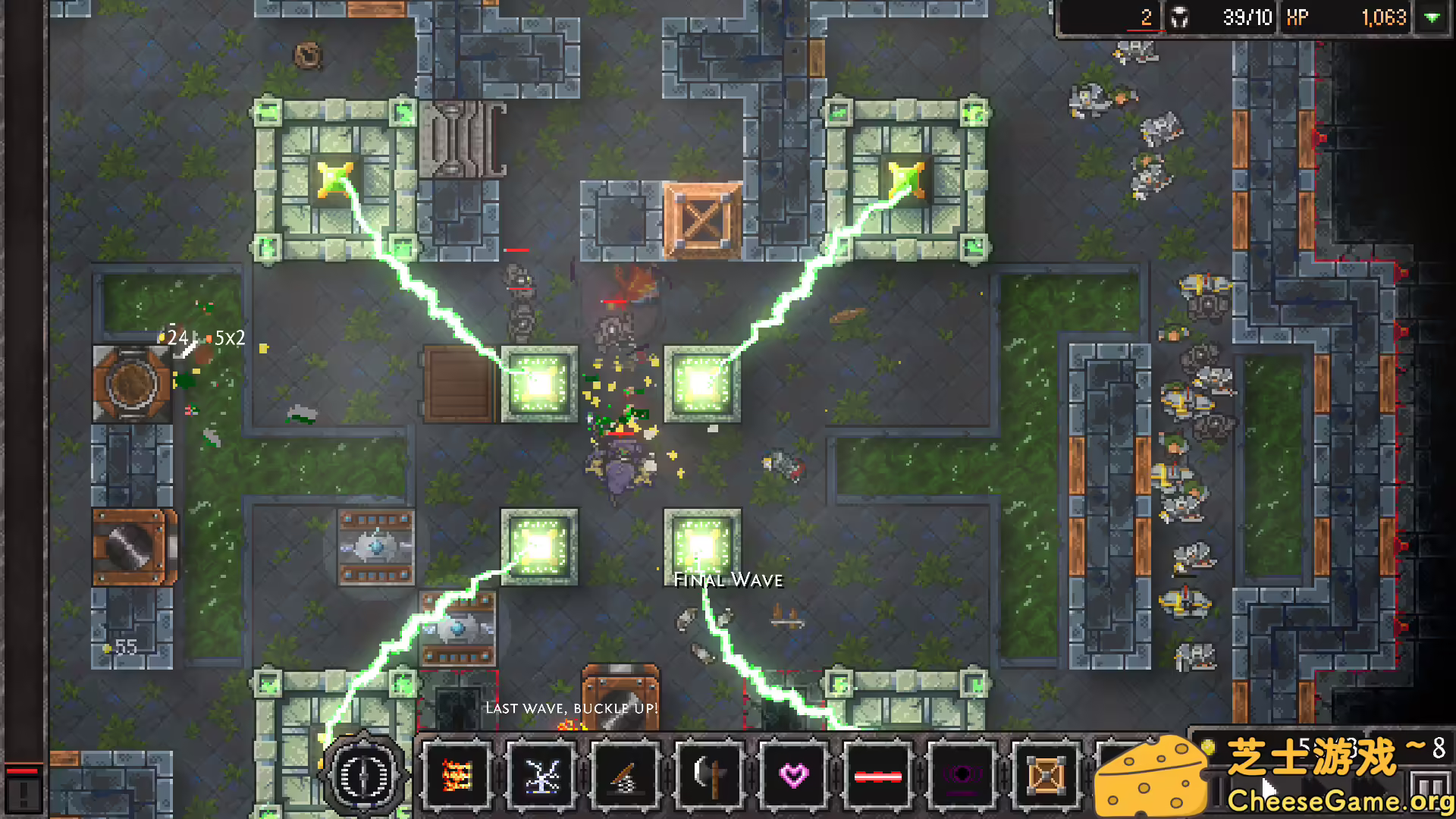Select the spring spike trap icon
The height and width of the screenshot is (819, 1456).
coord(624,773)
